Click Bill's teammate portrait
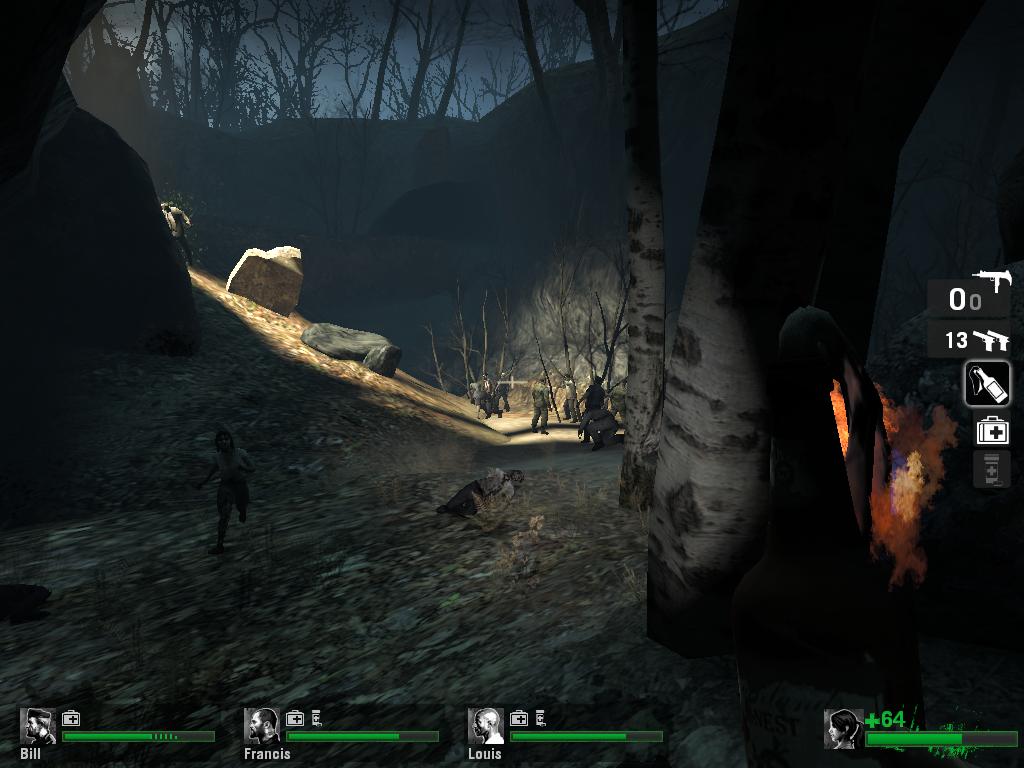Image resolution: width=1024 pixels, height=768 pixels. 38,726
